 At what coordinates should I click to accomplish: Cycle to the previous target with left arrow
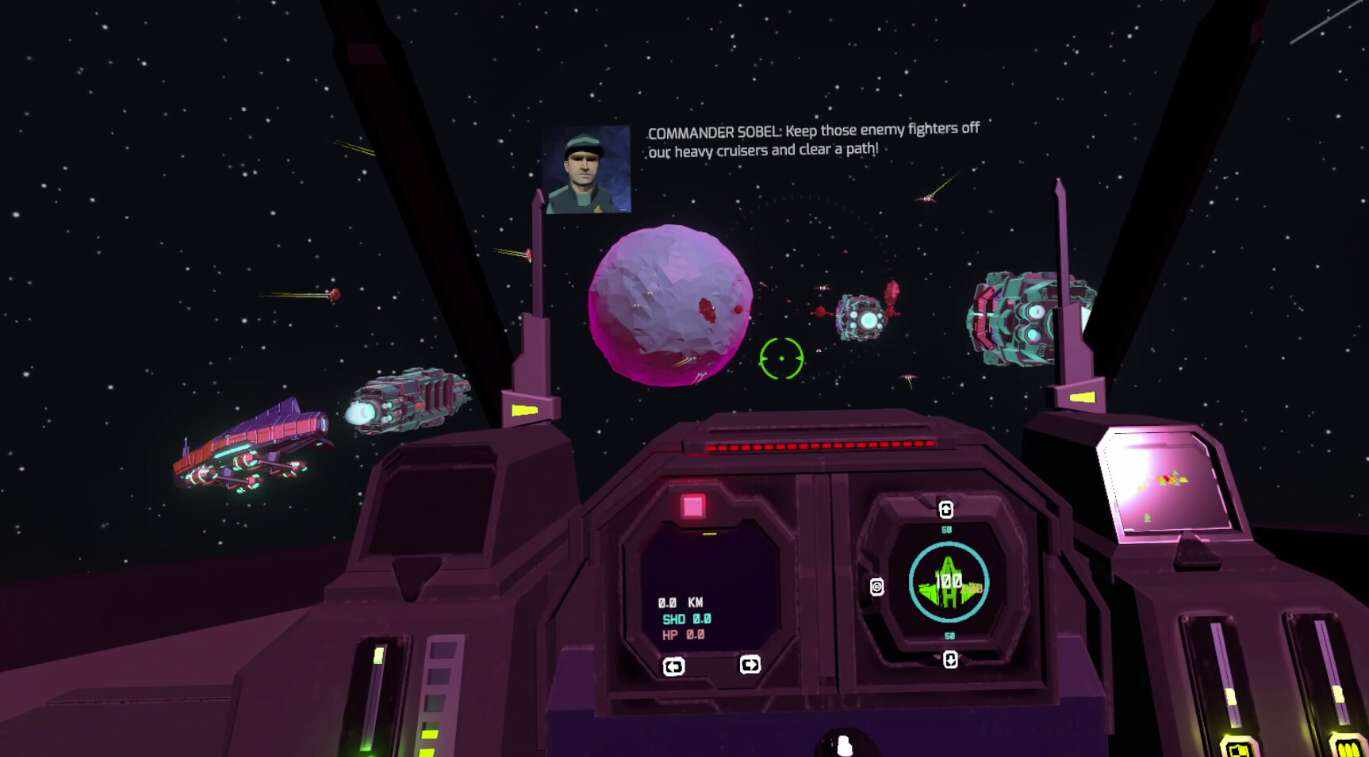coord(674,666)
